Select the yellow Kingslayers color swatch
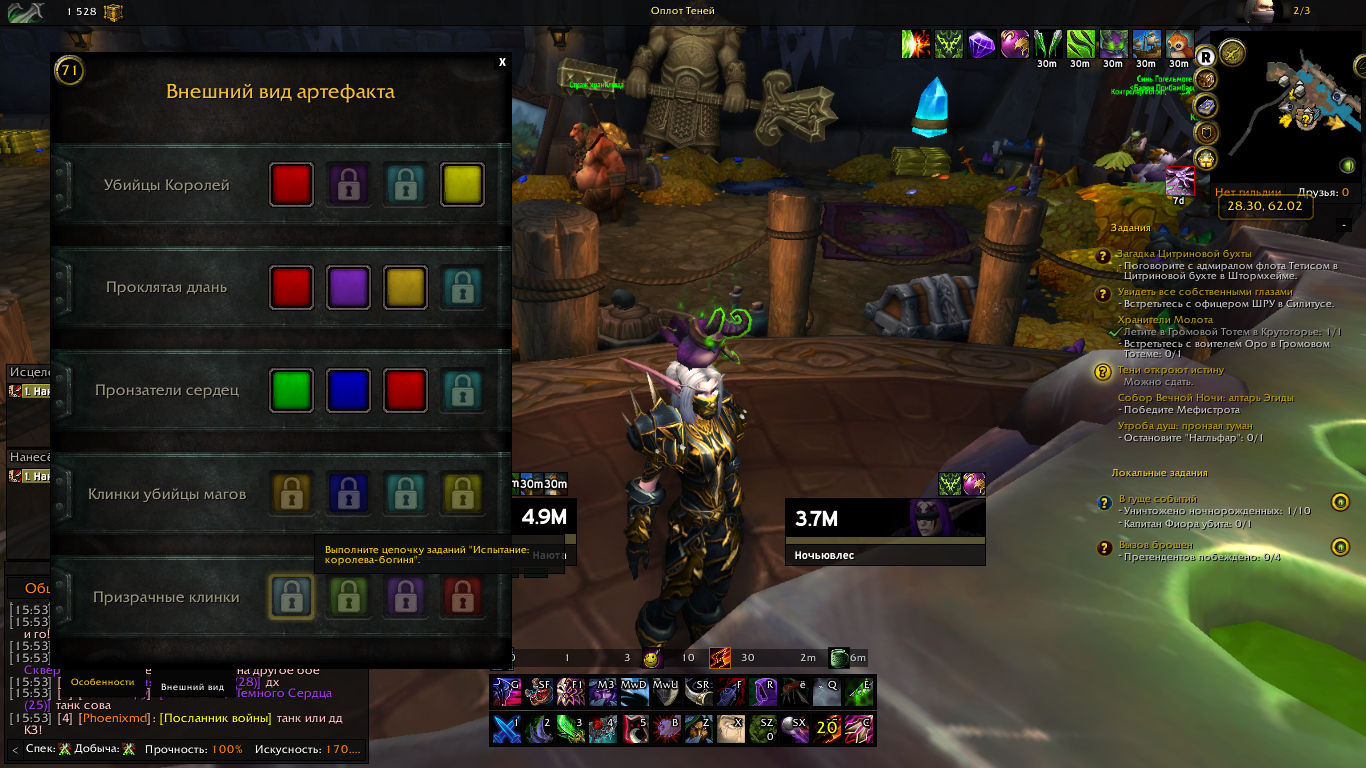Image resolution: width=1366 pixels, height=768 pixels. 463,185
